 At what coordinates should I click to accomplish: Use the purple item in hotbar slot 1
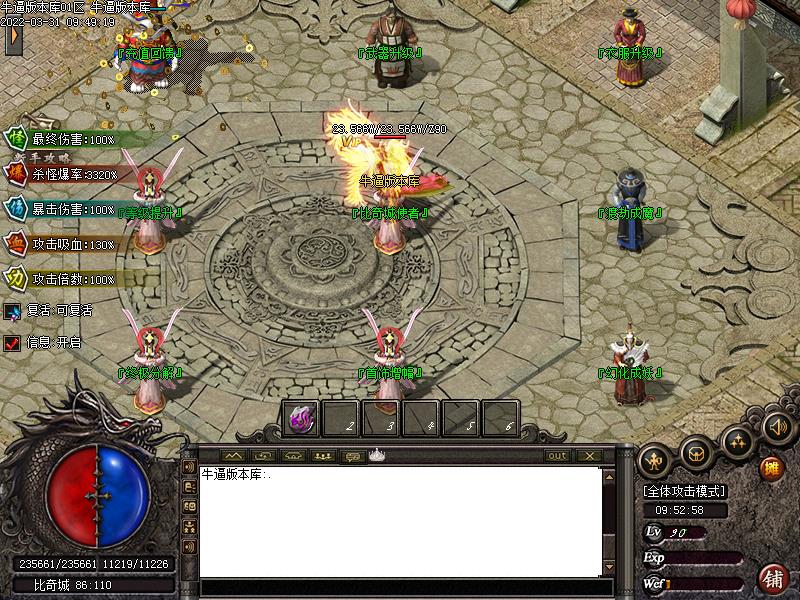(301, 419)
